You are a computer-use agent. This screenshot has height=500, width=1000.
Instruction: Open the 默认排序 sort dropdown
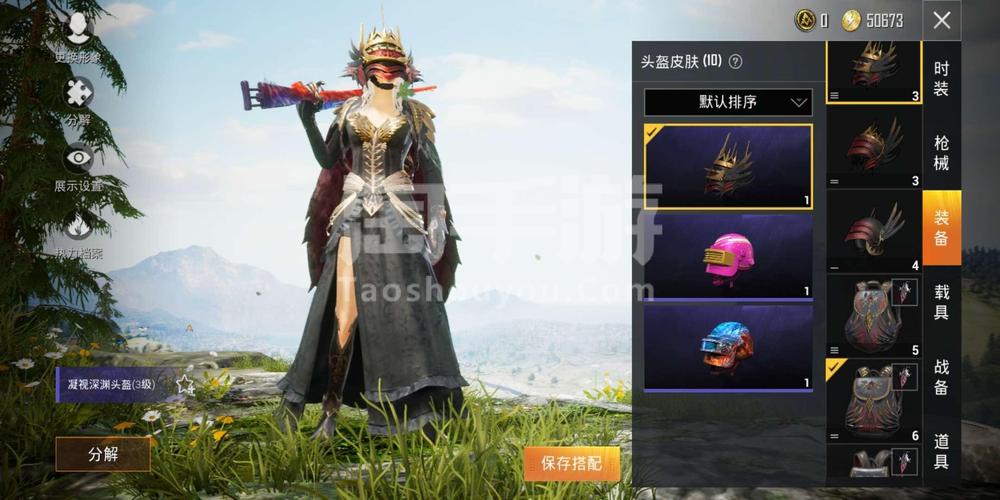tap(727, 102)
